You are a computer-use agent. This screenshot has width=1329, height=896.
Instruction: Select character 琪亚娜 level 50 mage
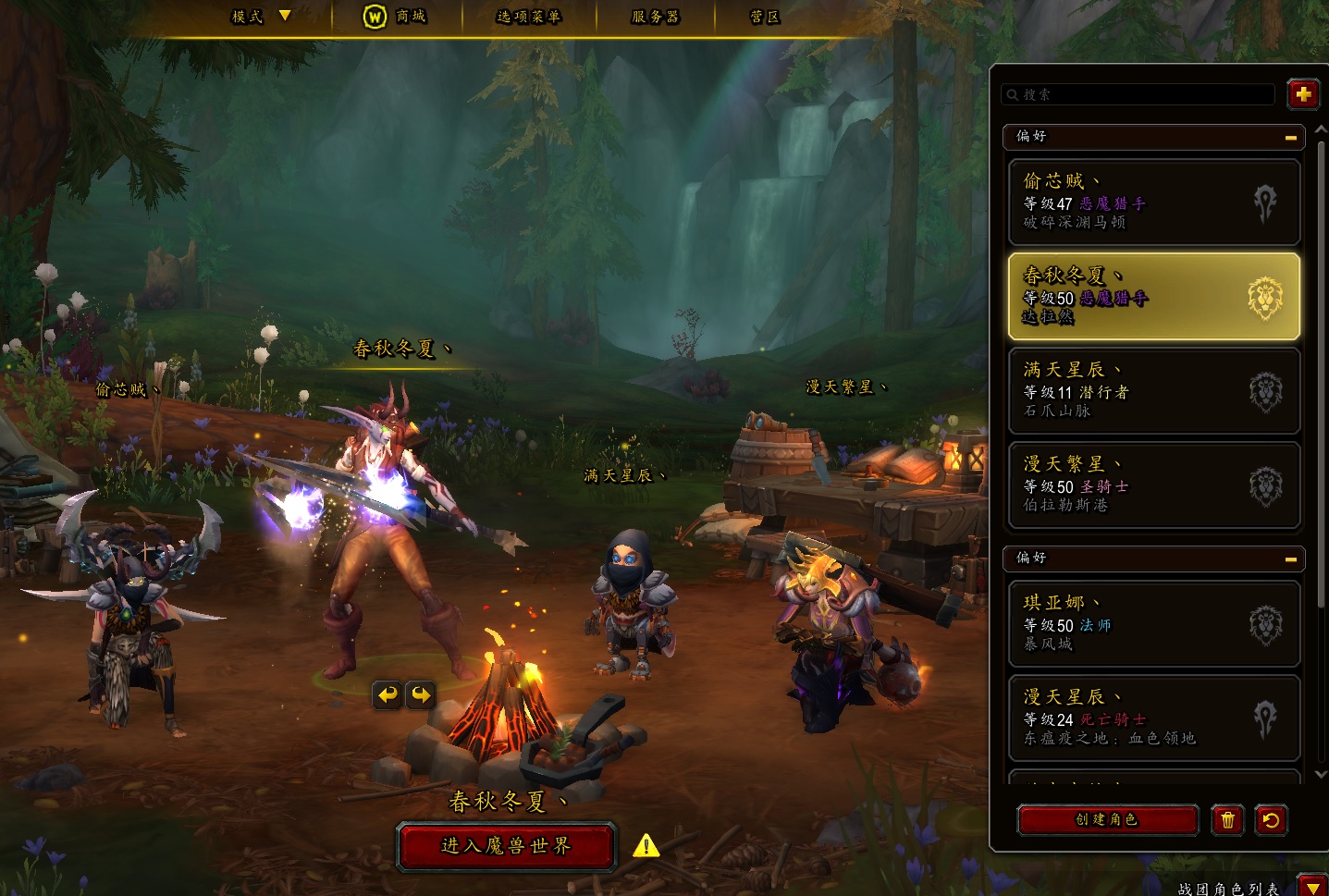(x=1153, y=623)
